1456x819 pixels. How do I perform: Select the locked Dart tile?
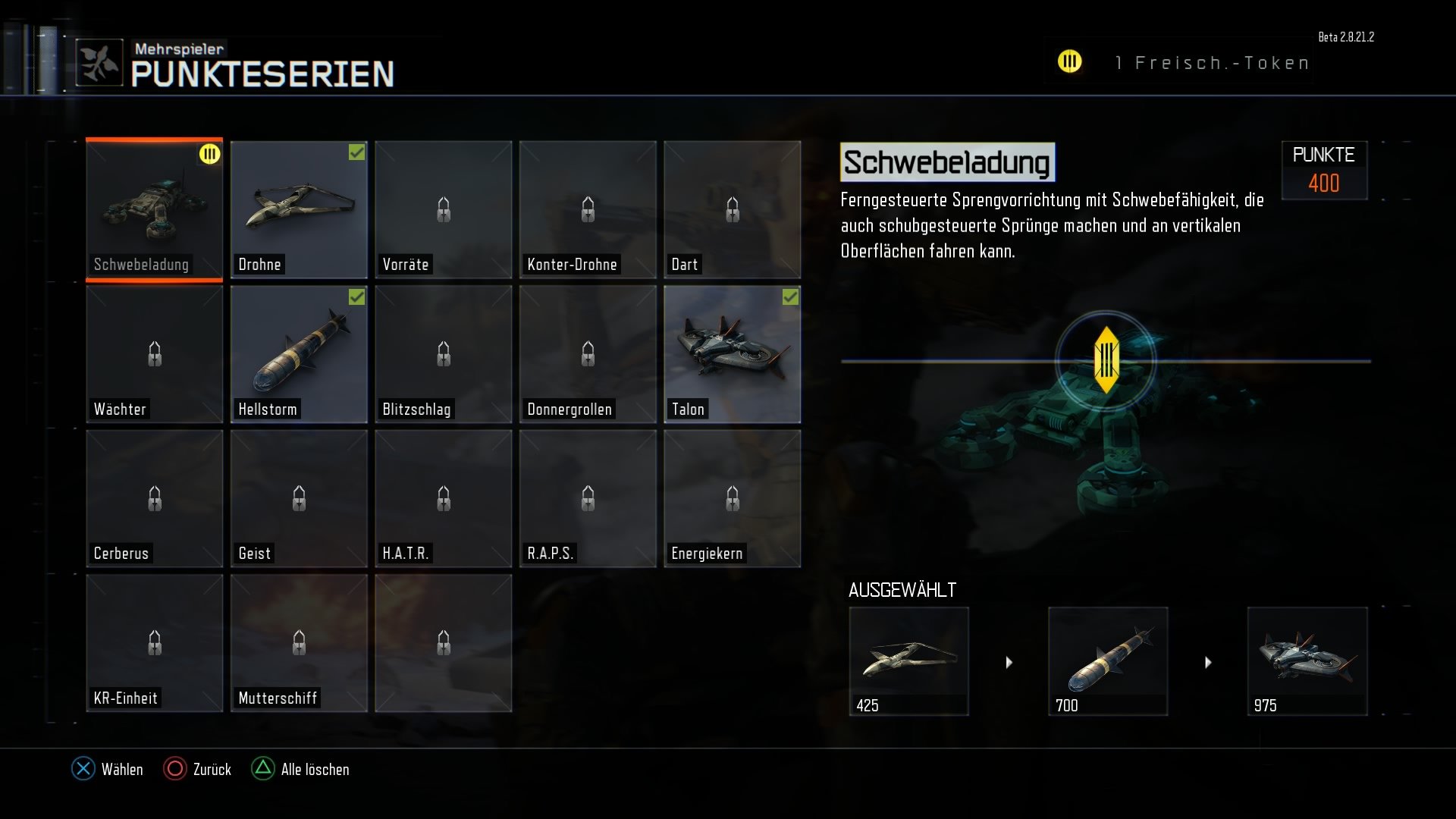(732, 209)
